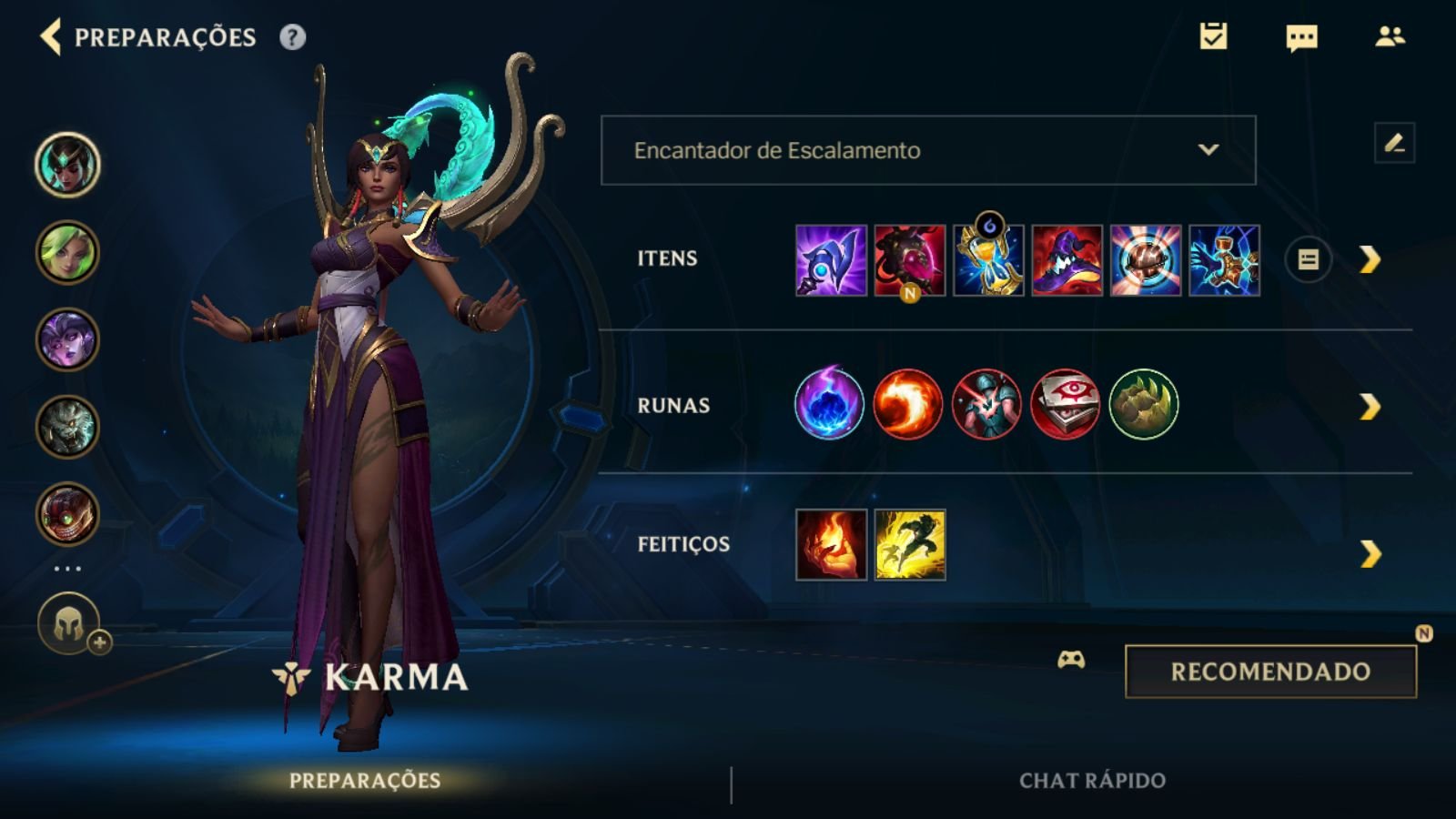The width and height of the screenshot is (1456, 819).
Task: Select the Ignite summoner spell
Action: [831, 544]
